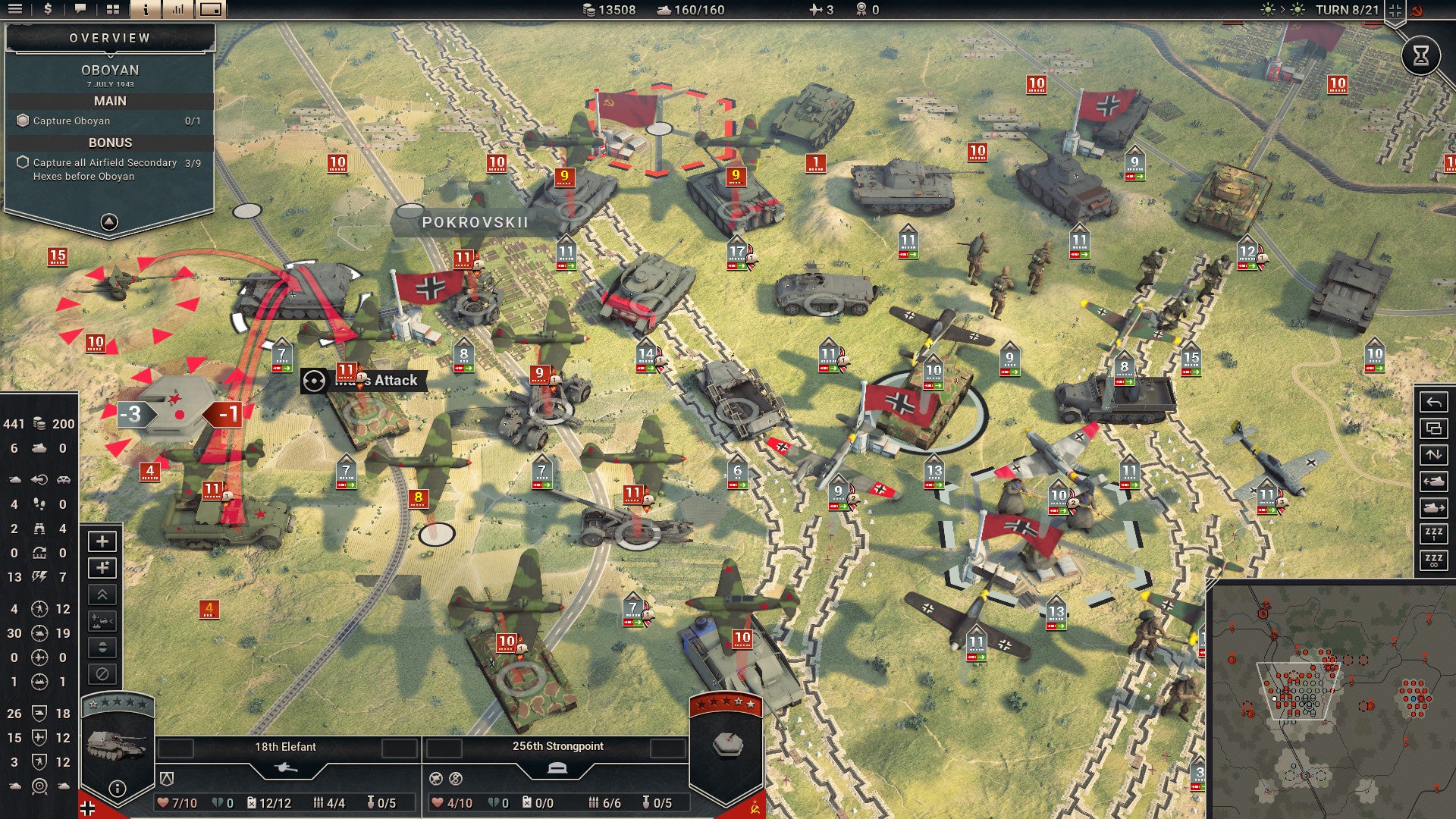
Task: Toggle the elite reinforcement star-plus icon
Action: [102, 567]
